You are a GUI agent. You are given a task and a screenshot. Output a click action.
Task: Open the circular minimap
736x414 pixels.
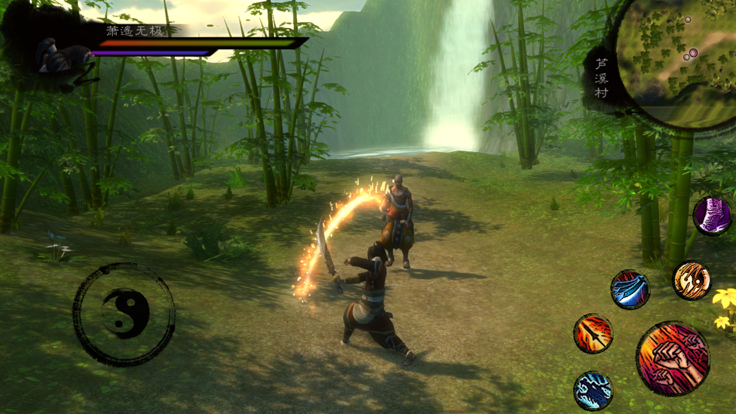pos(676,60)
